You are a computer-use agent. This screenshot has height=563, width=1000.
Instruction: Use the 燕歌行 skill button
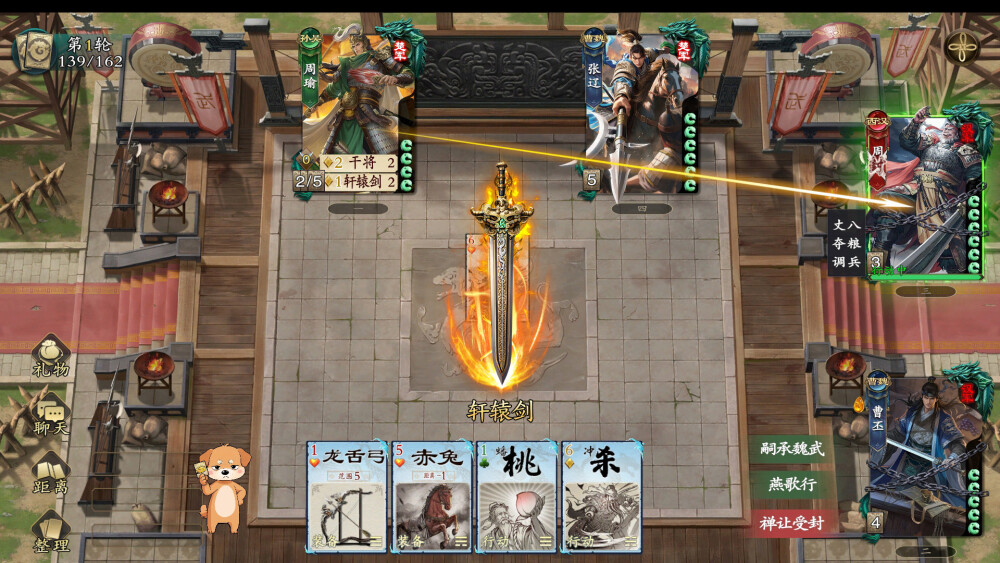(791, 485)
